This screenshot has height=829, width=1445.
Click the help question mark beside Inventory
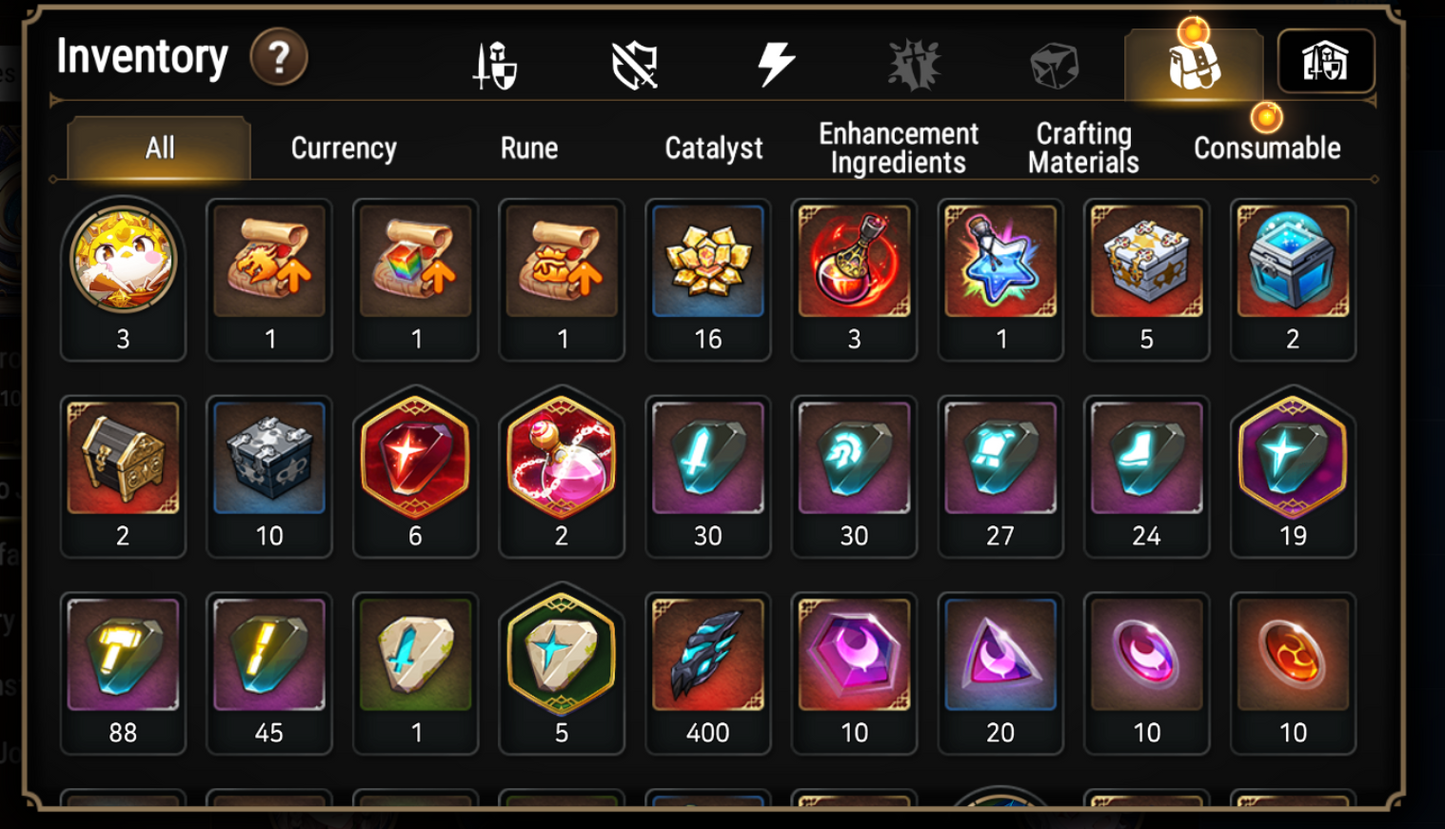pos(278,58)
